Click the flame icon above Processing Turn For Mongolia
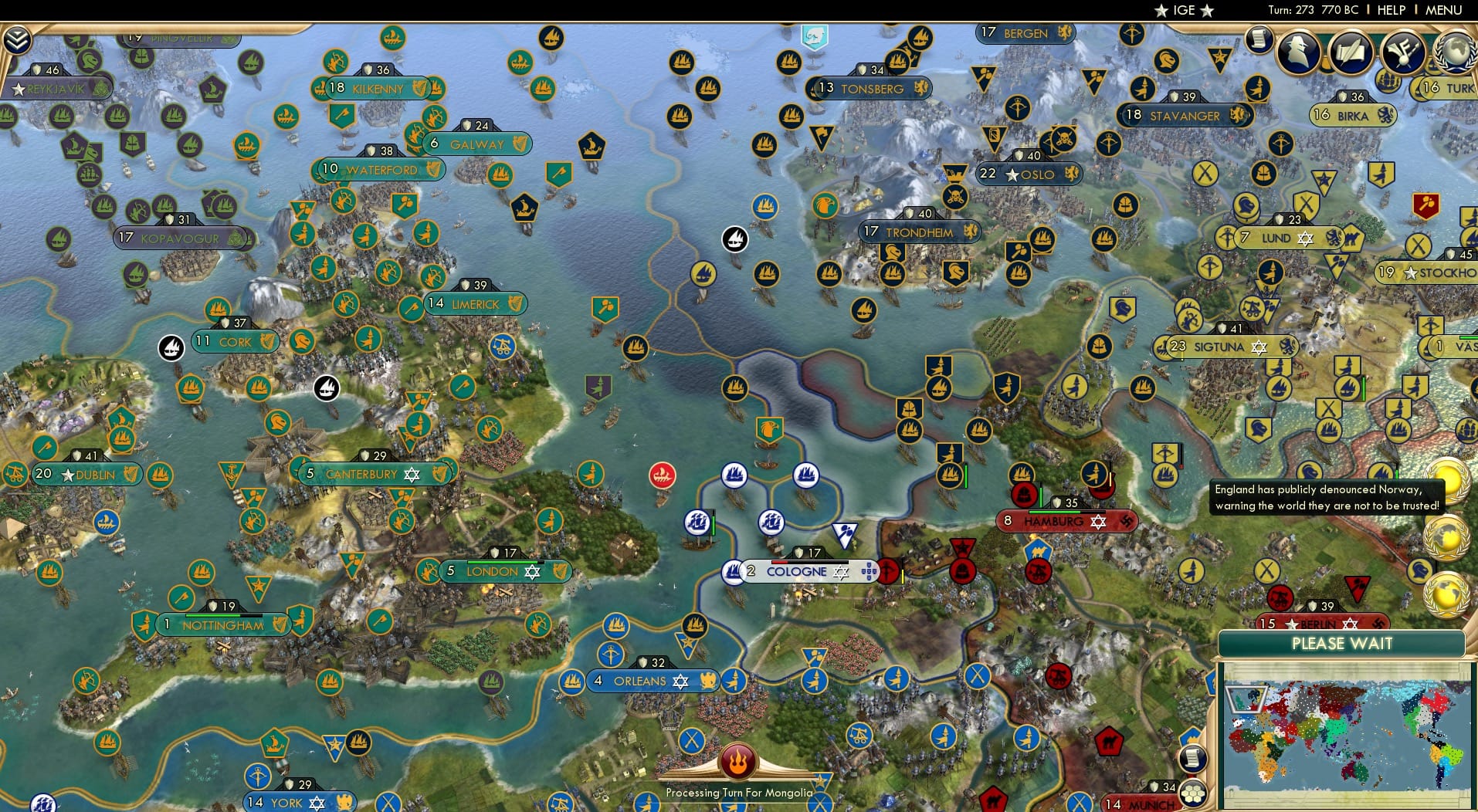This screenshot has height=812, width=1478. pyautogui.click(x=739, y=760)
